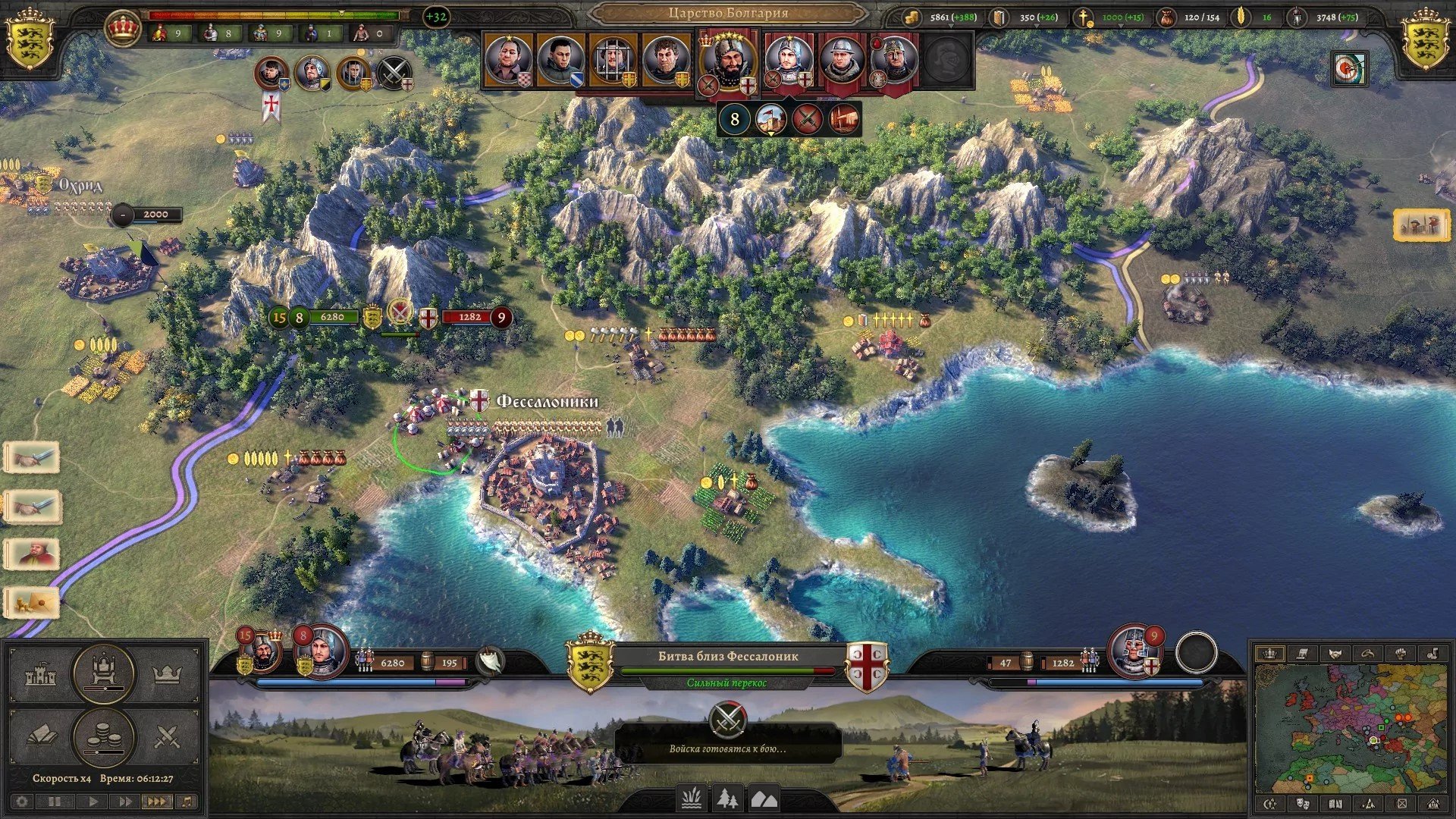
Task: Pause the game speed
Action: [x=55, y=801]
